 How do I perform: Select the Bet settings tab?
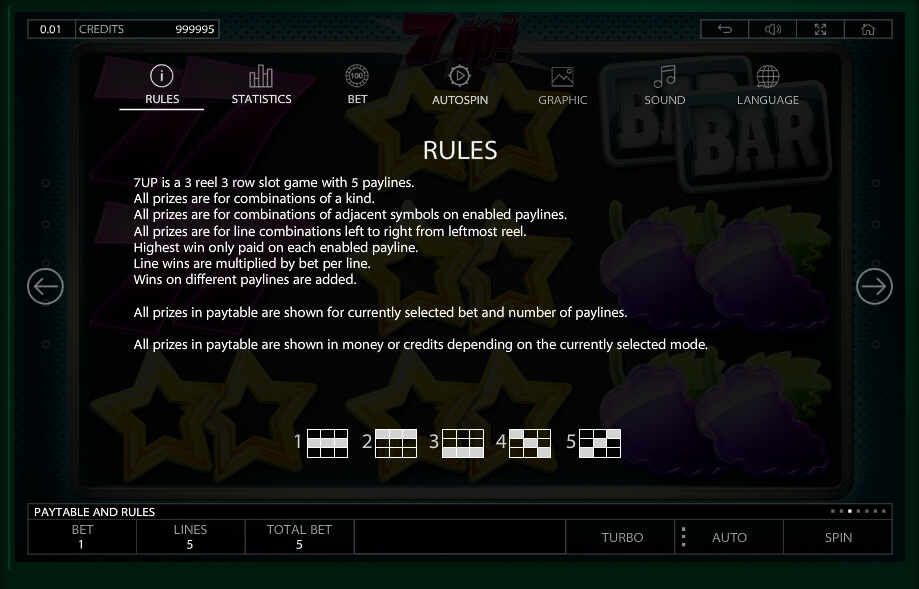[x=357, y=85]
